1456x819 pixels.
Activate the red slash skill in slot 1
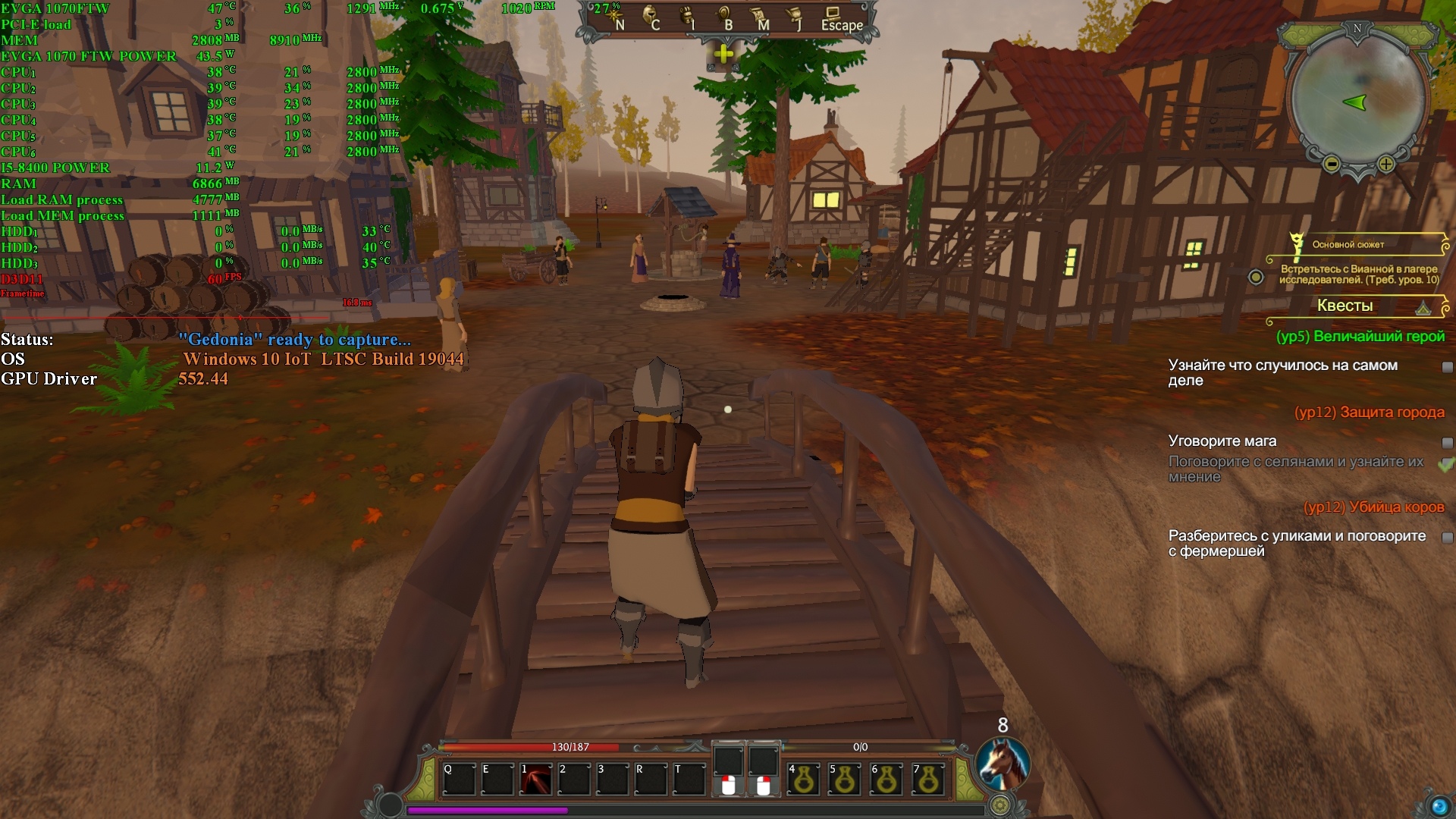click(535, 780)
